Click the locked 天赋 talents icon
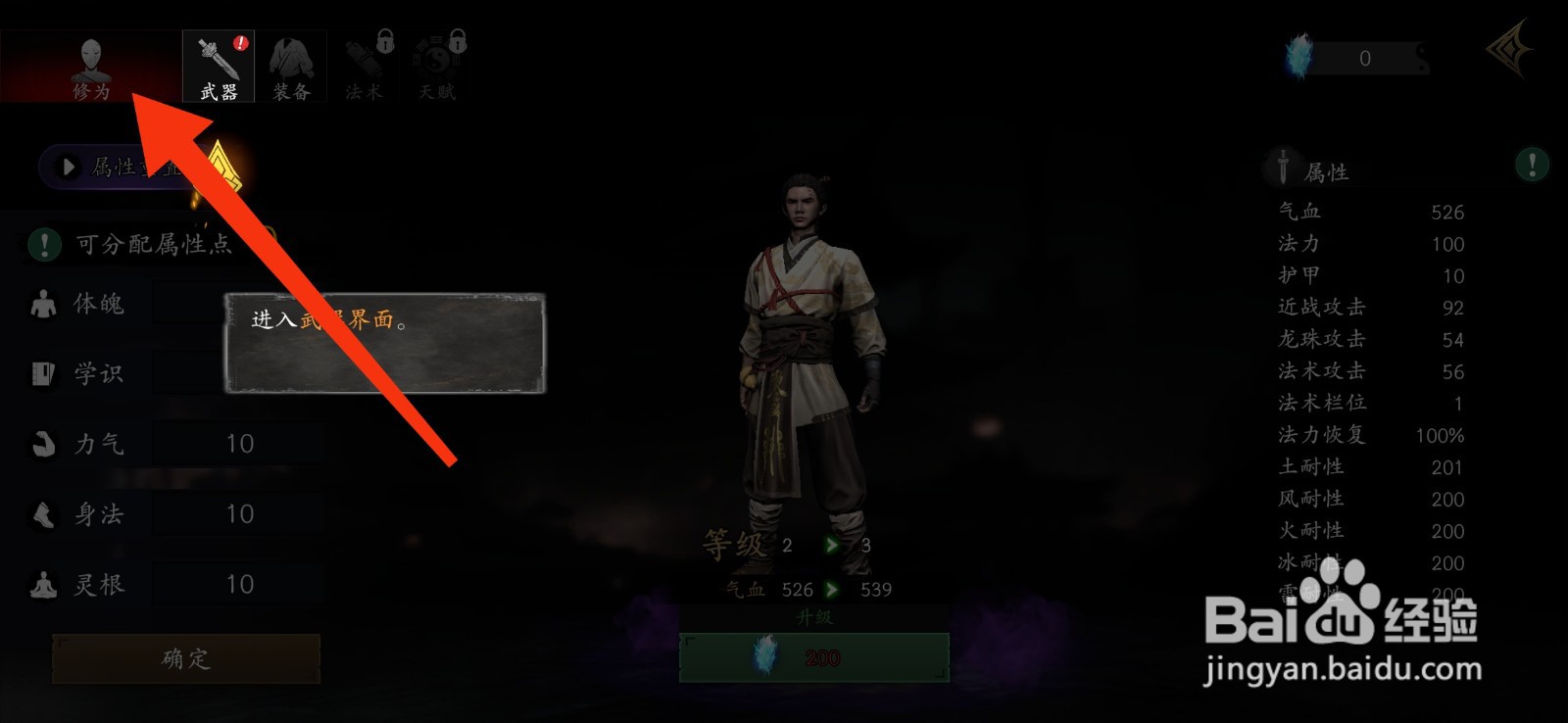This screenshot has height=723, width=1568. coord(435,64)
